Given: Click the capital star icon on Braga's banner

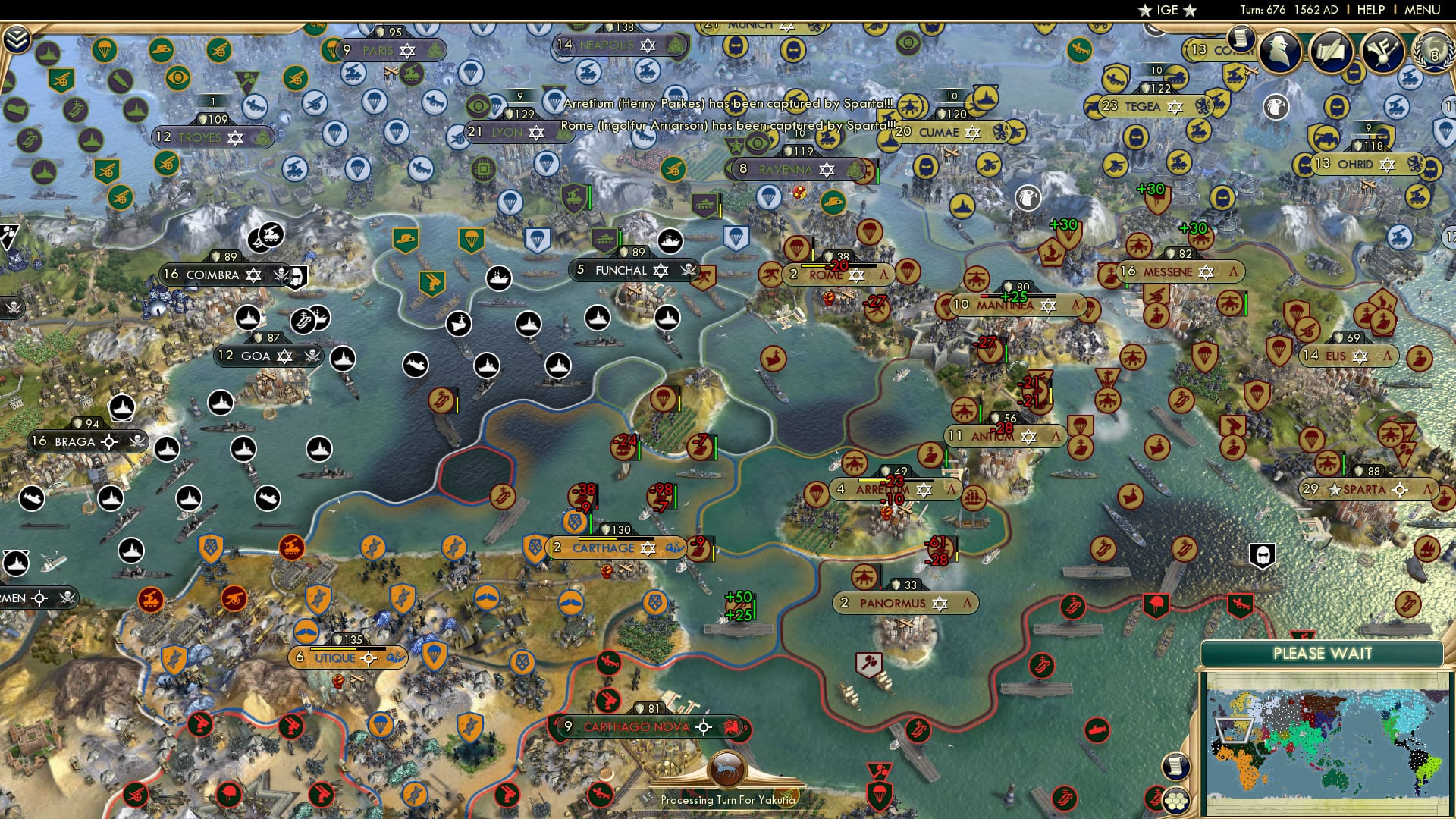Looking at the screenshot, I should tap(108, 441).
